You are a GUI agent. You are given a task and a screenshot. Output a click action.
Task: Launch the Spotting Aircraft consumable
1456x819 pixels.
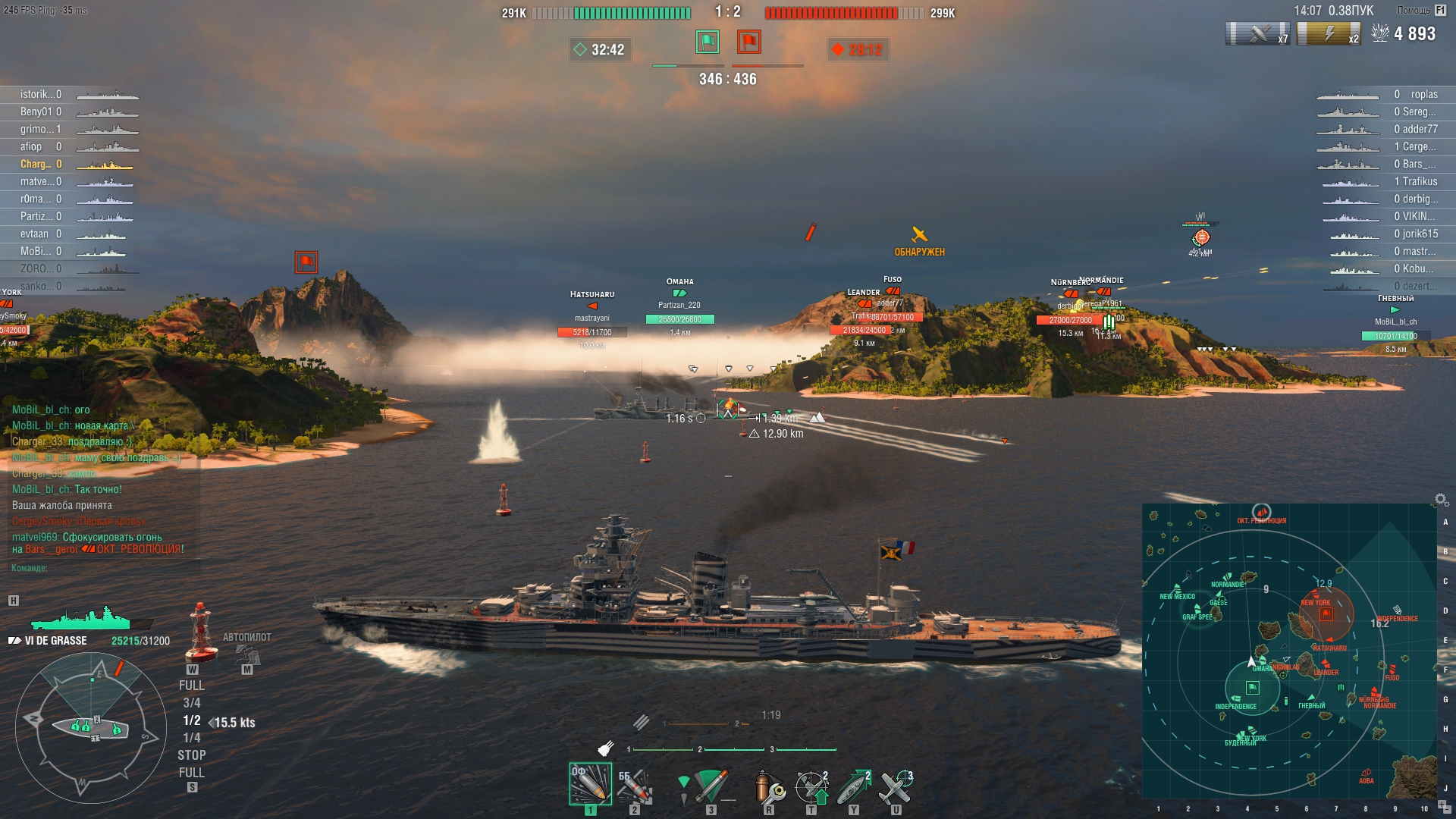tap(896, 786)
